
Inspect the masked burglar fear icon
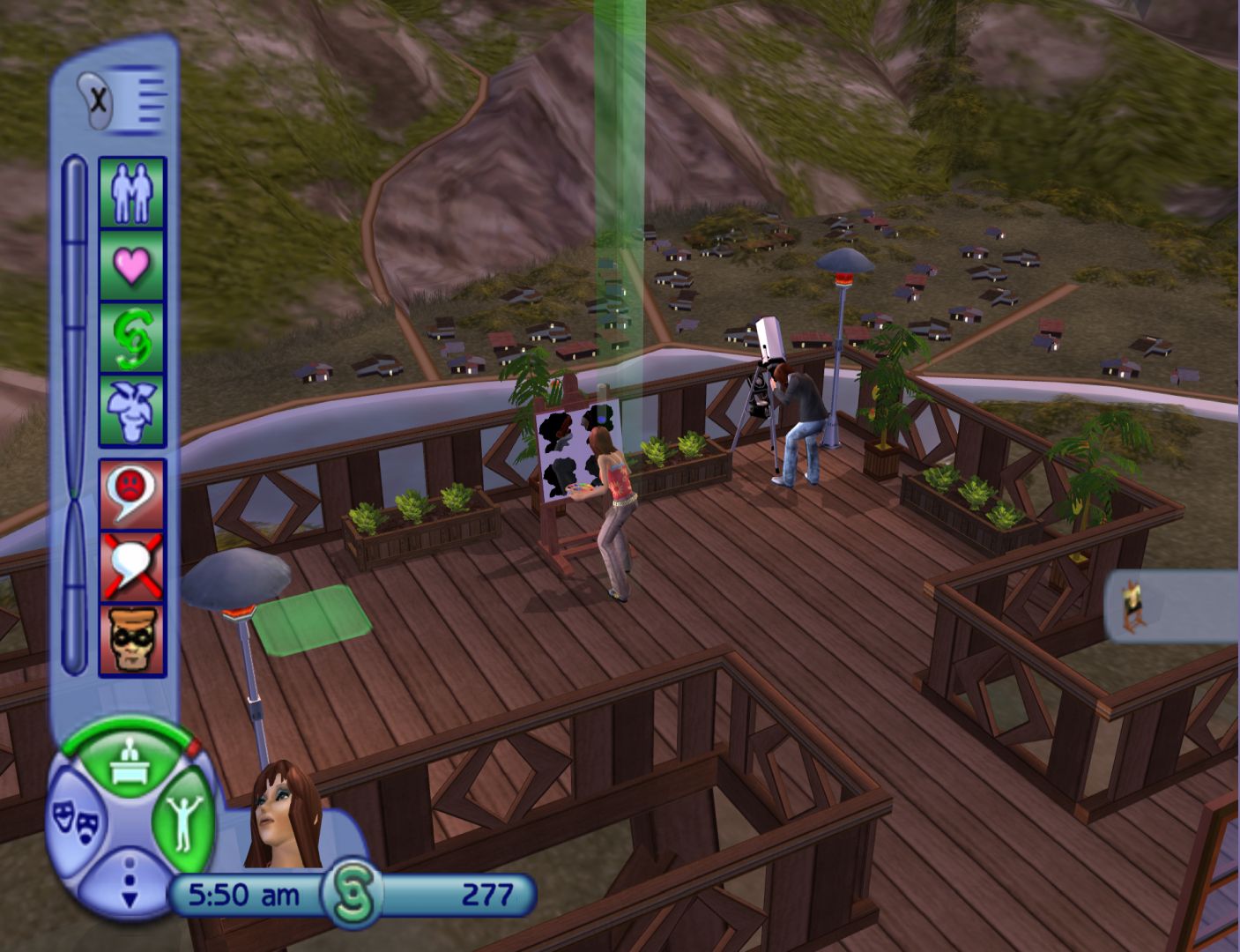[x=132, y=640]
